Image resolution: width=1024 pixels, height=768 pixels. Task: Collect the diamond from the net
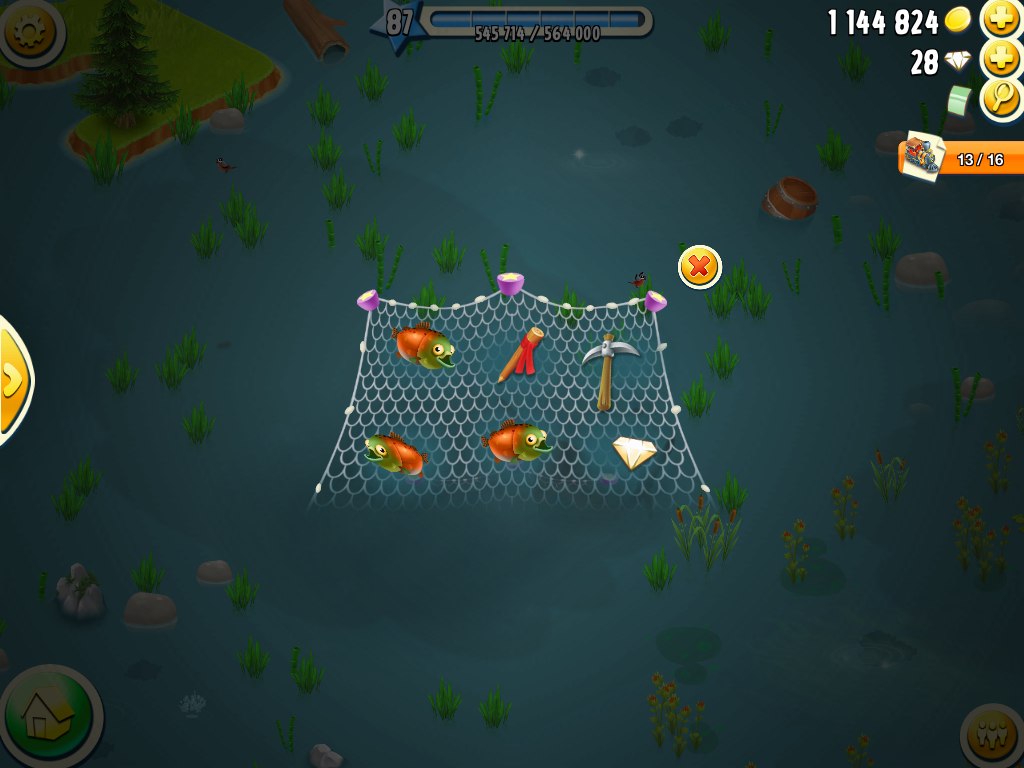pos(634,453)
